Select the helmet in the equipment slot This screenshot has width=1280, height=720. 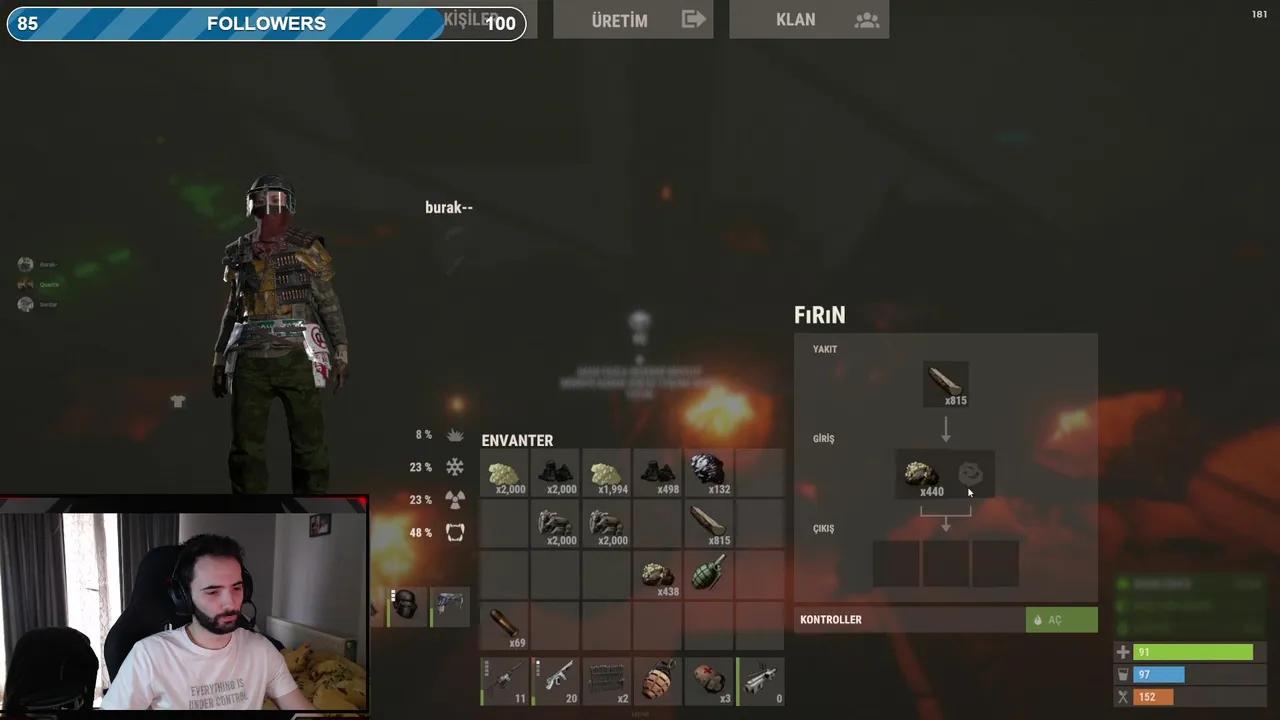point(405,602)
